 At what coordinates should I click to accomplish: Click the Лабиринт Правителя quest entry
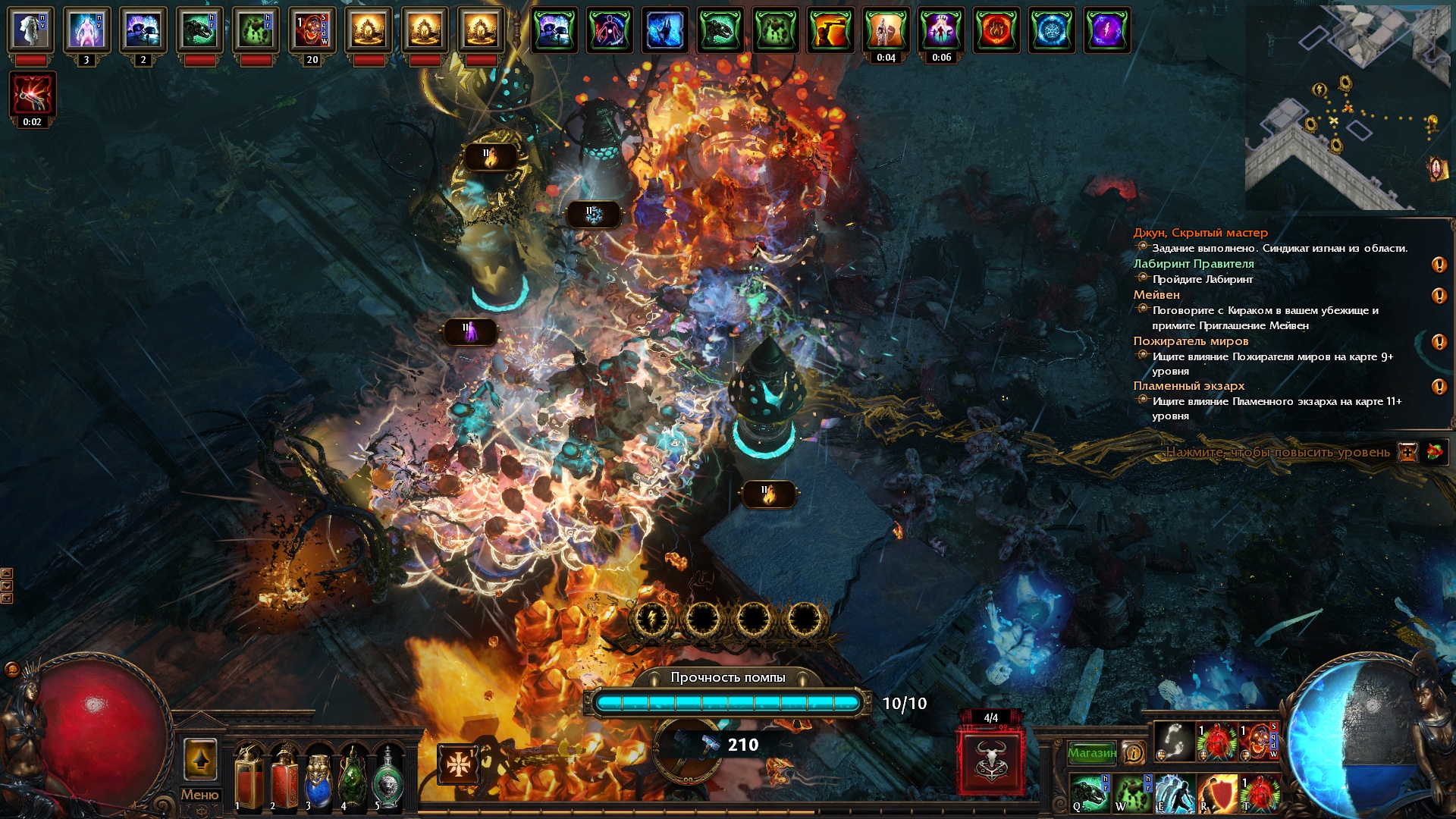pyautogui.click(x=1193, y=264)
